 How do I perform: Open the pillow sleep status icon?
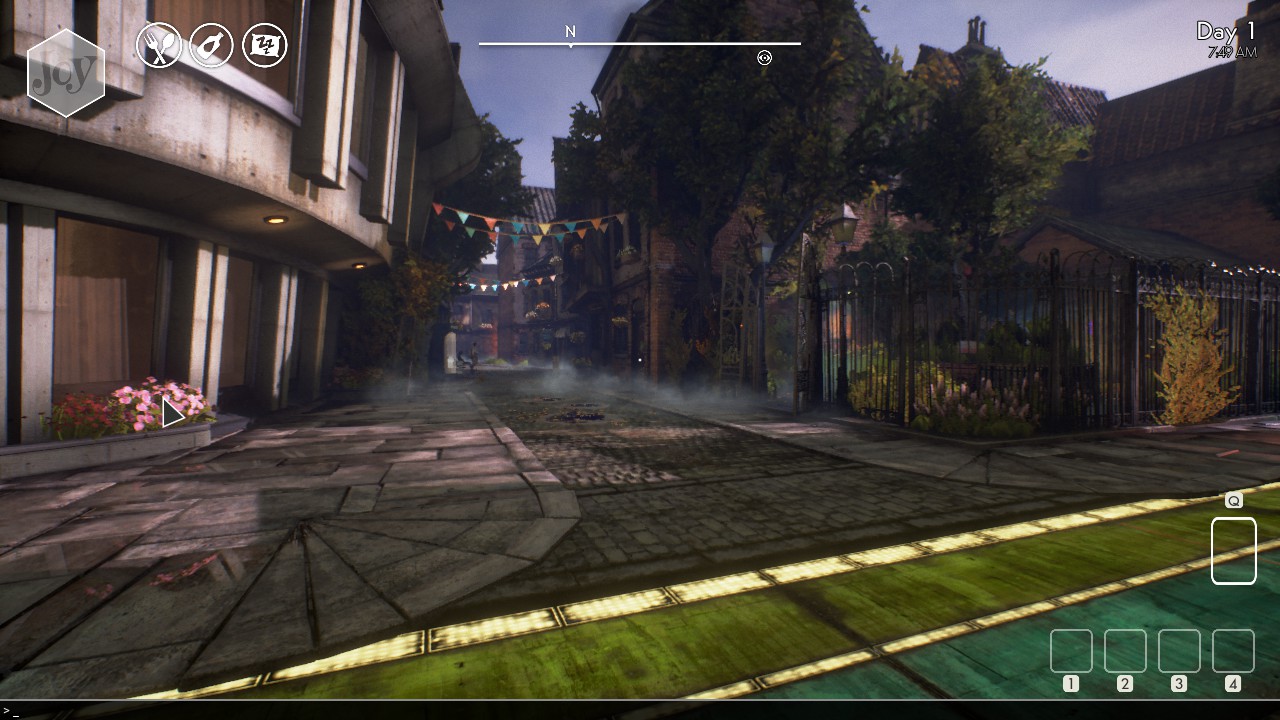point(265,45)
